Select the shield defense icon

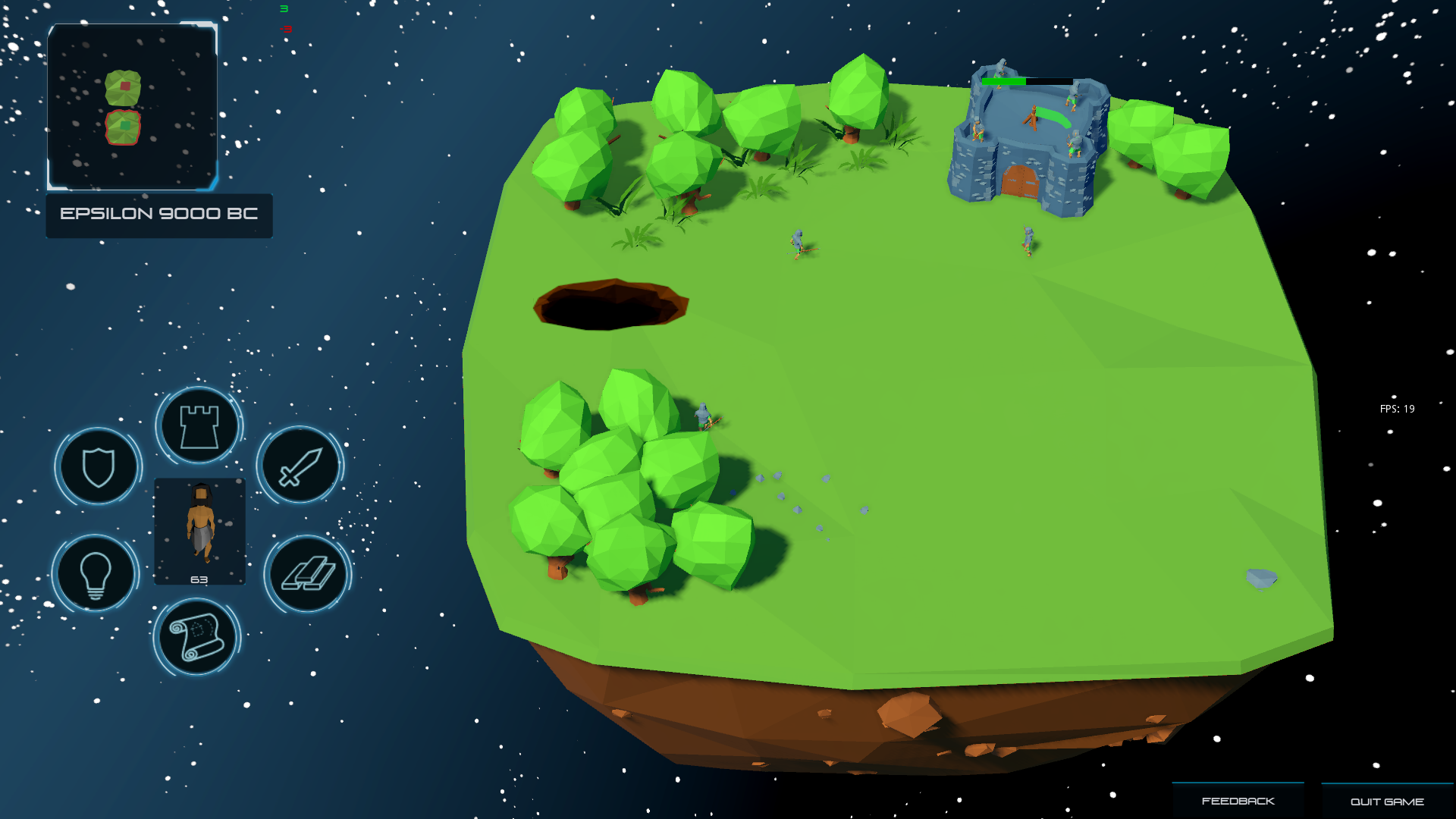[x=97, y=466]
